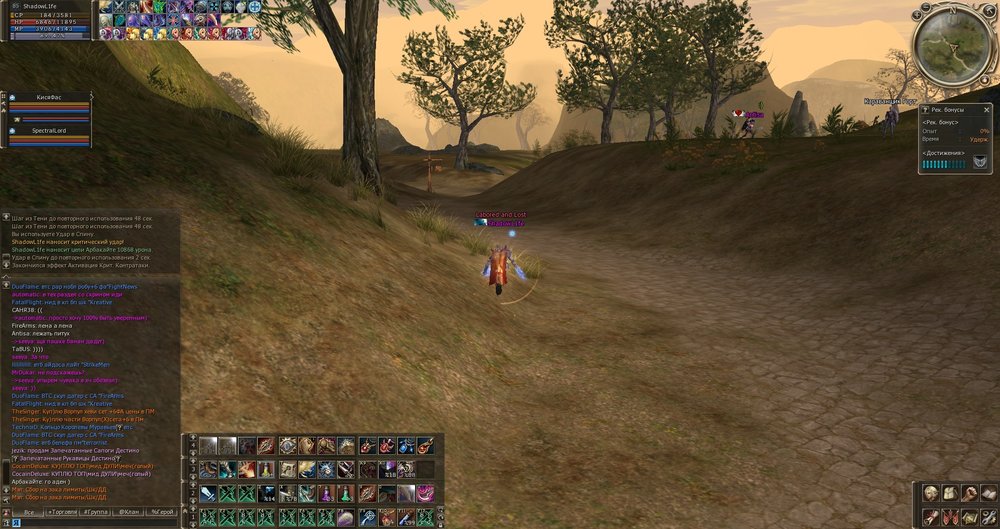Click the achievements helmet icon
This screenshot has height=529, width=1000.
[980, 163]
